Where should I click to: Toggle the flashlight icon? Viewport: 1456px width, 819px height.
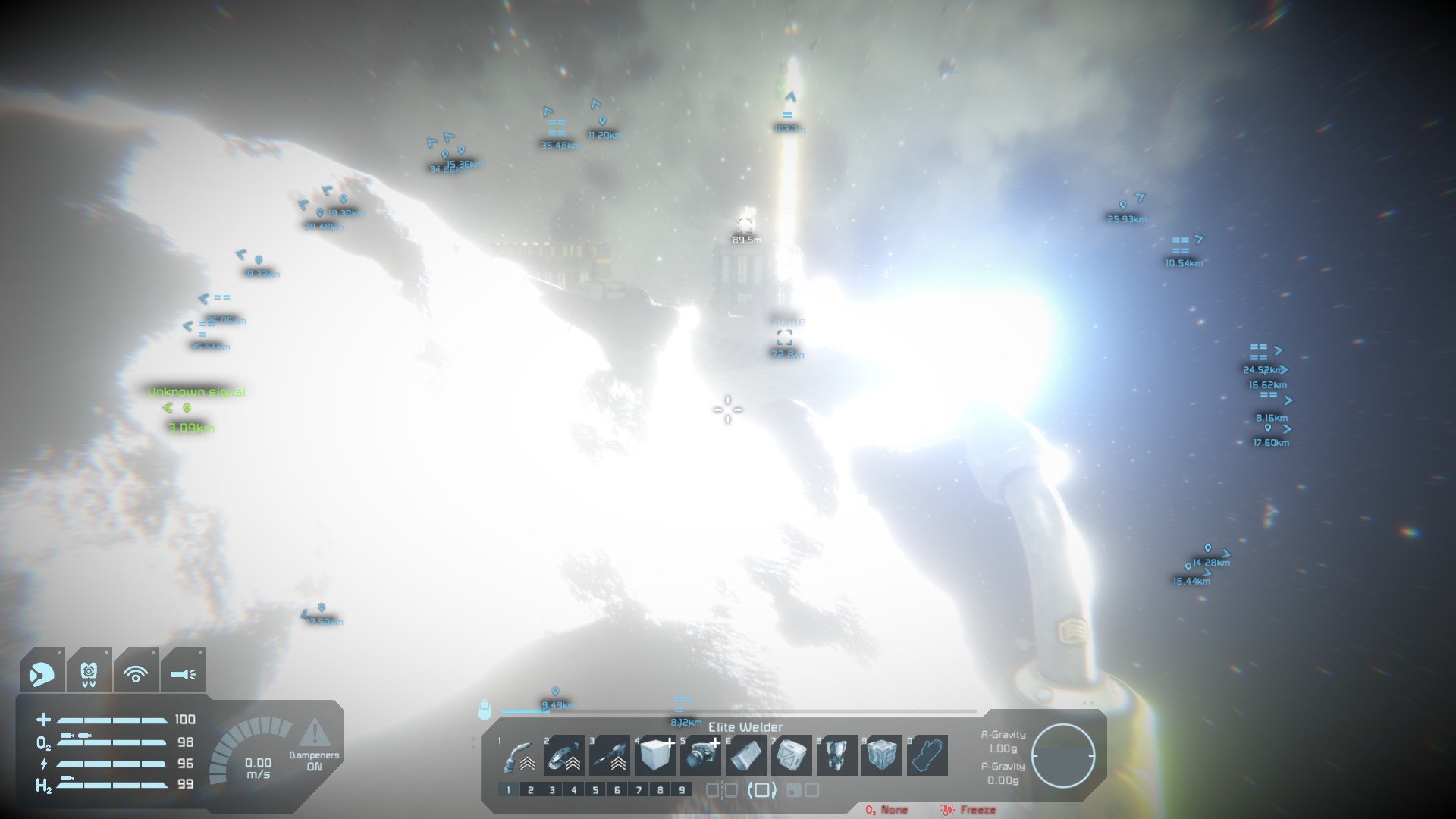pyautogui.click(x=183, y=672)
